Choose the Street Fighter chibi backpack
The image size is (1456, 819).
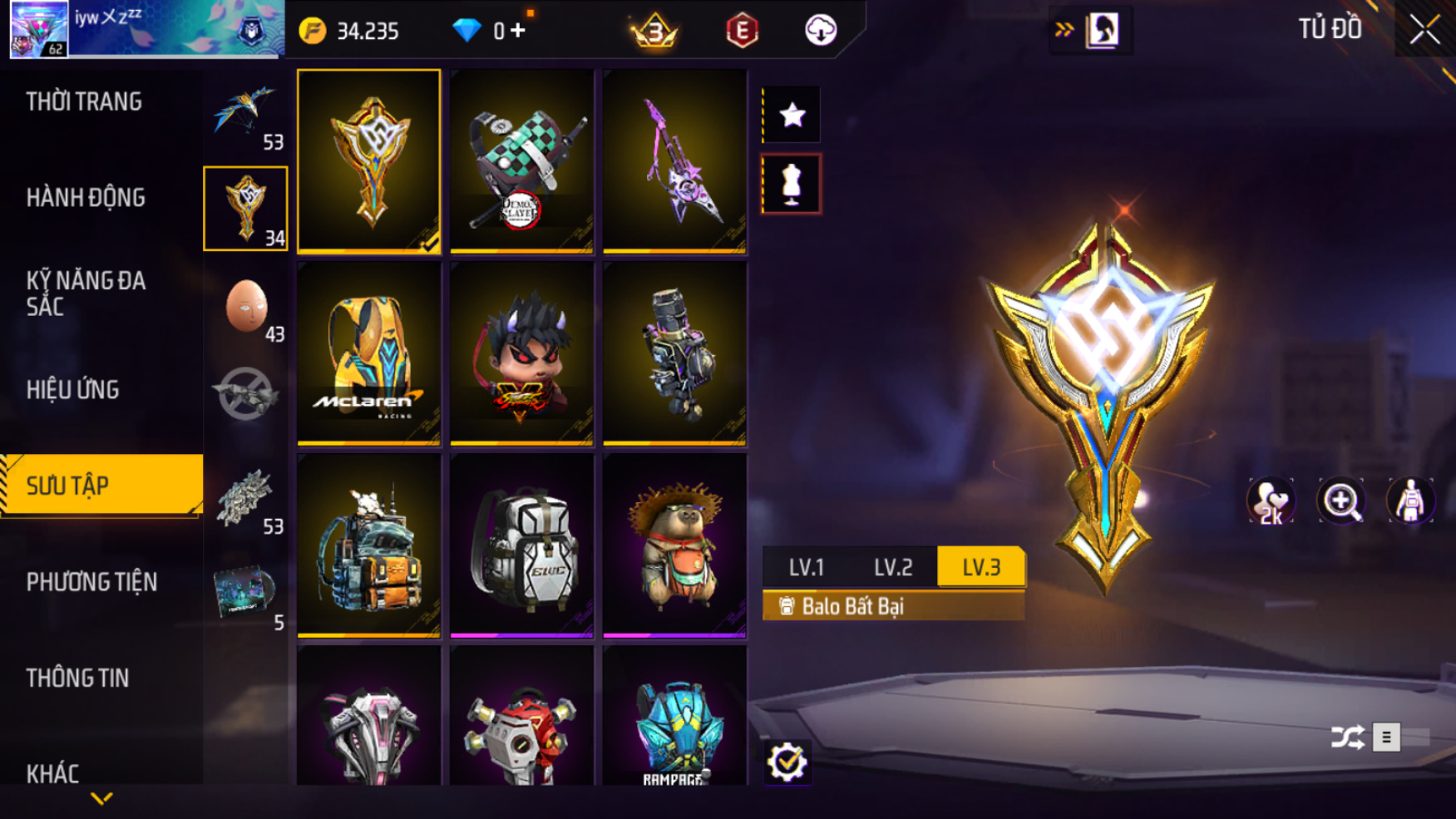pos(521,353)
